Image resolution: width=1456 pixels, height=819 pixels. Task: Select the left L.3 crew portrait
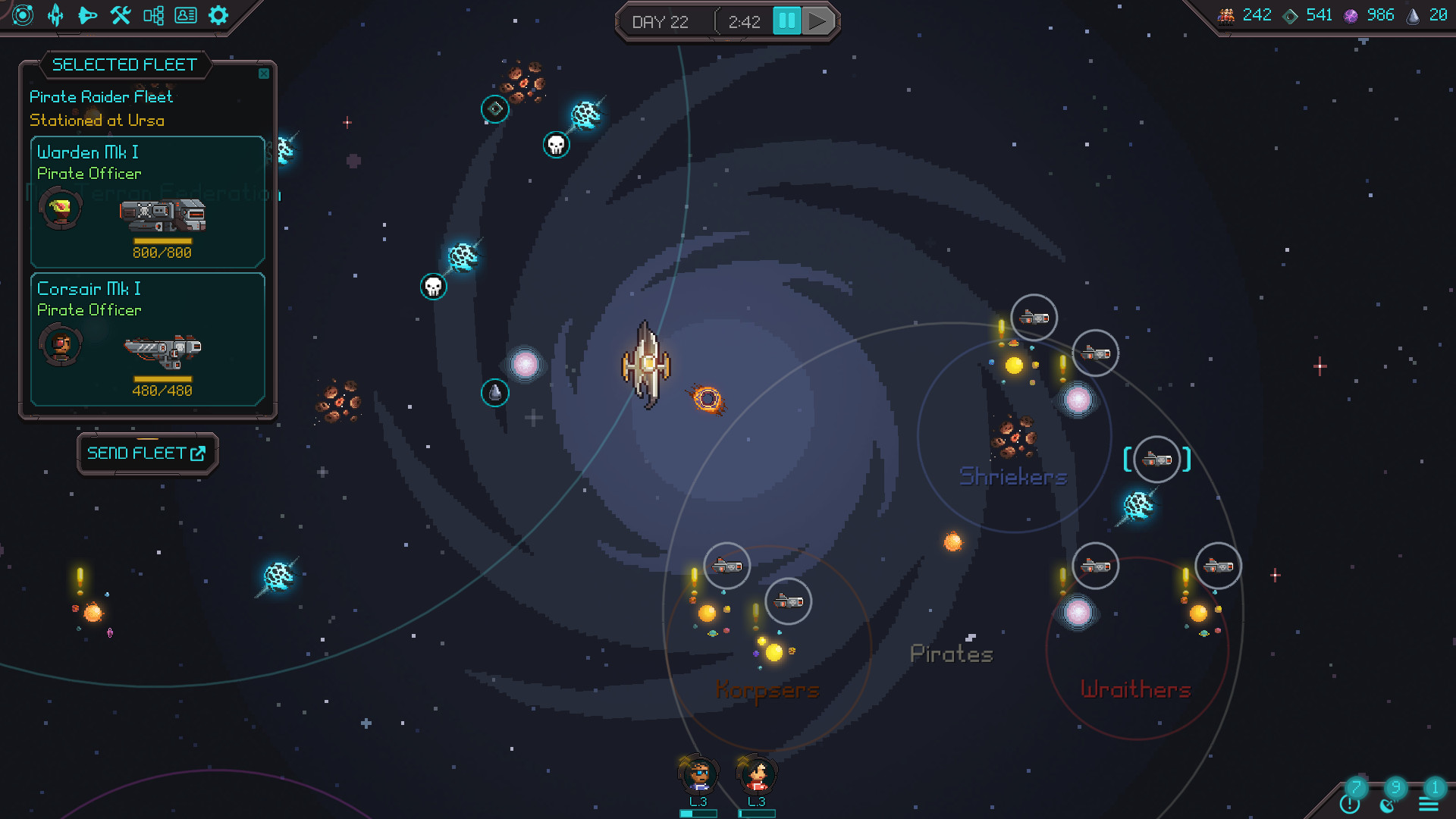(698, 775)
